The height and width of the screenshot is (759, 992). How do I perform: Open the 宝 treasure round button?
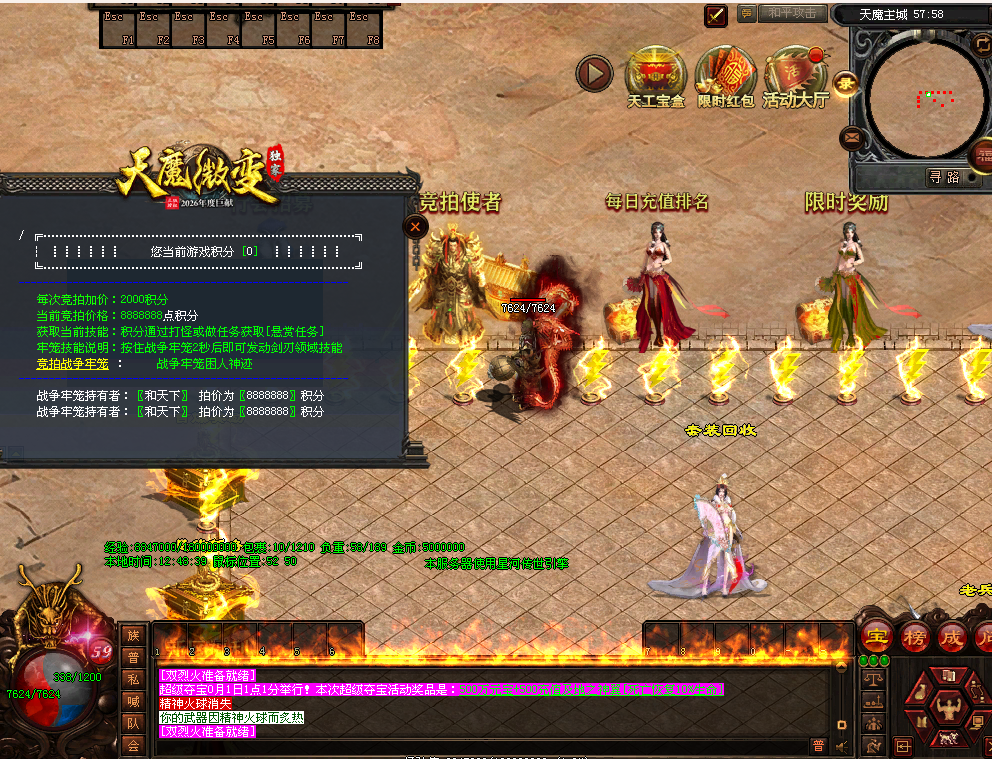877,636
